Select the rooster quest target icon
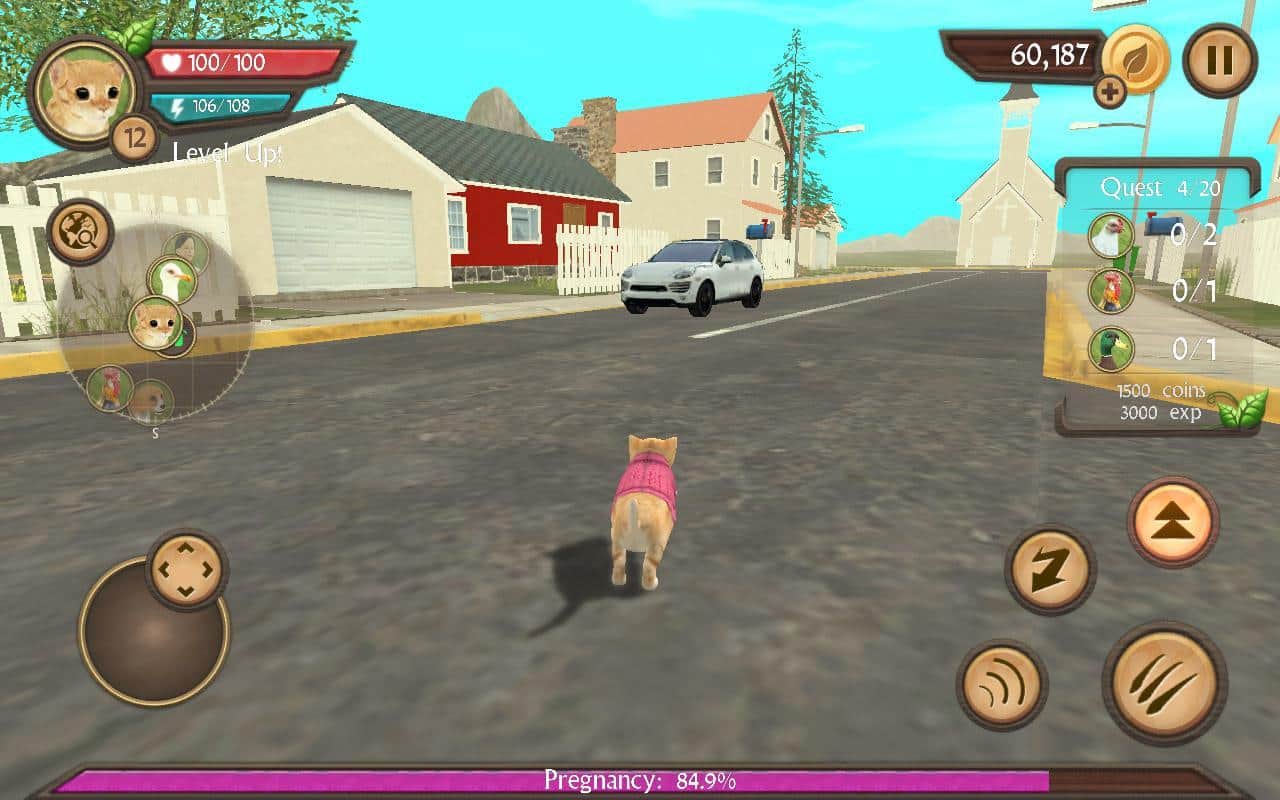 pyautogui.click(x=1111, y=291)
